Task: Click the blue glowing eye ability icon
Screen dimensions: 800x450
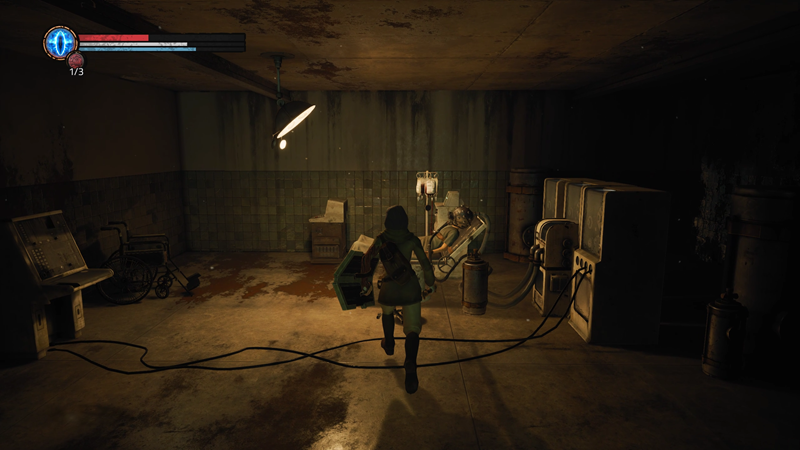Action: (60, 42)
